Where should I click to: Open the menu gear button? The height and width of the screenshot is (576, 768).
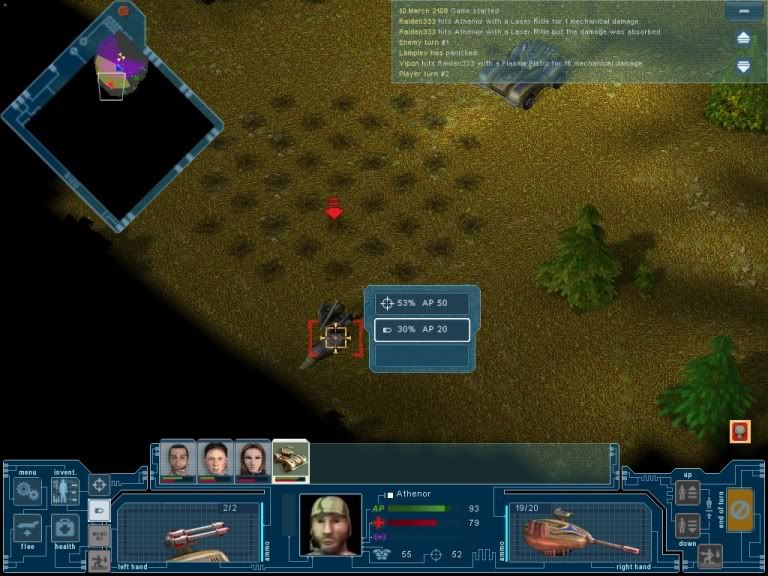pos(27,491)
